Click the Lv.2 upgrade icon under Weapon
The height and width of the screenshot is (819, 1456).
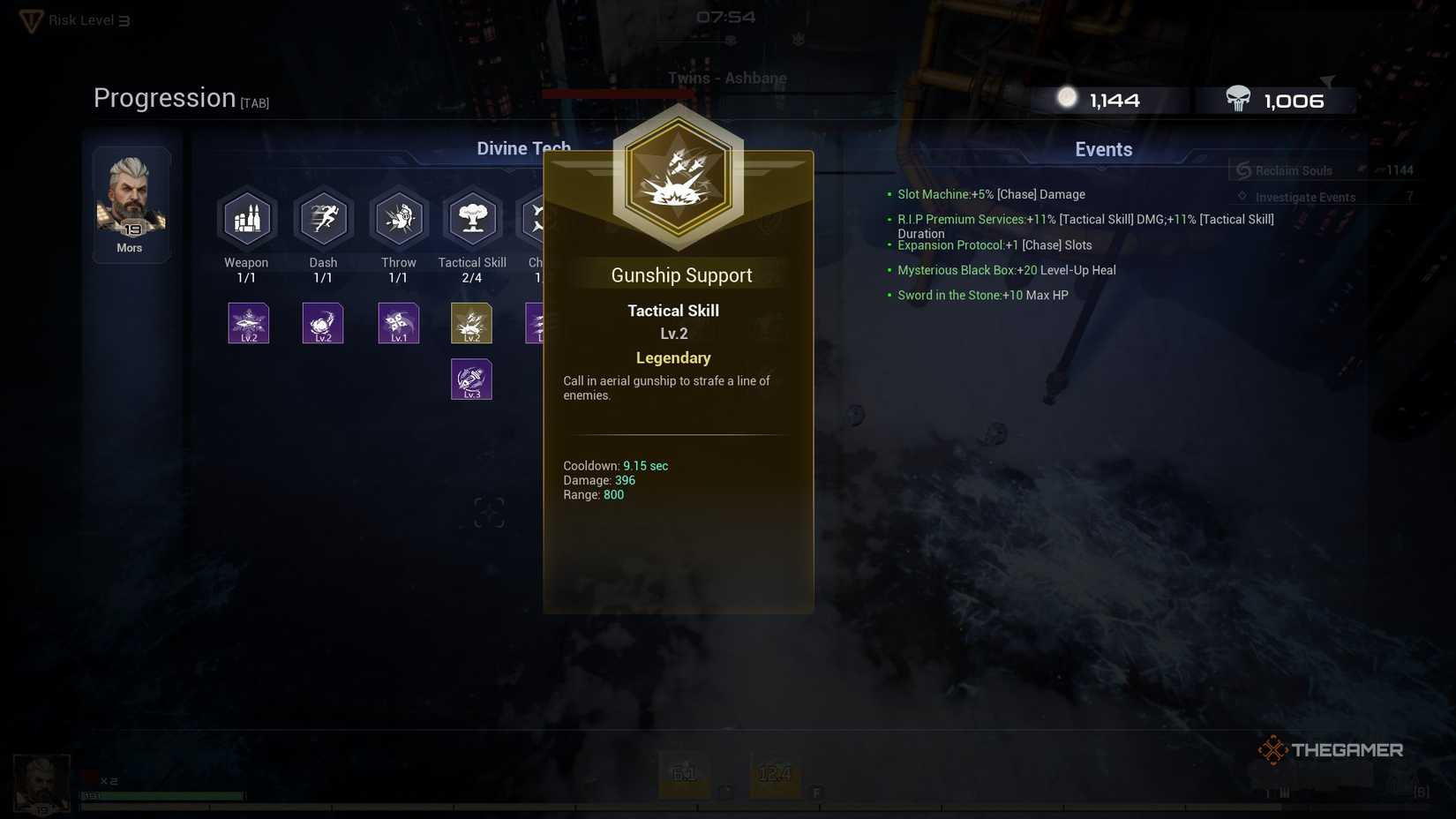click(x=247, y=323)
